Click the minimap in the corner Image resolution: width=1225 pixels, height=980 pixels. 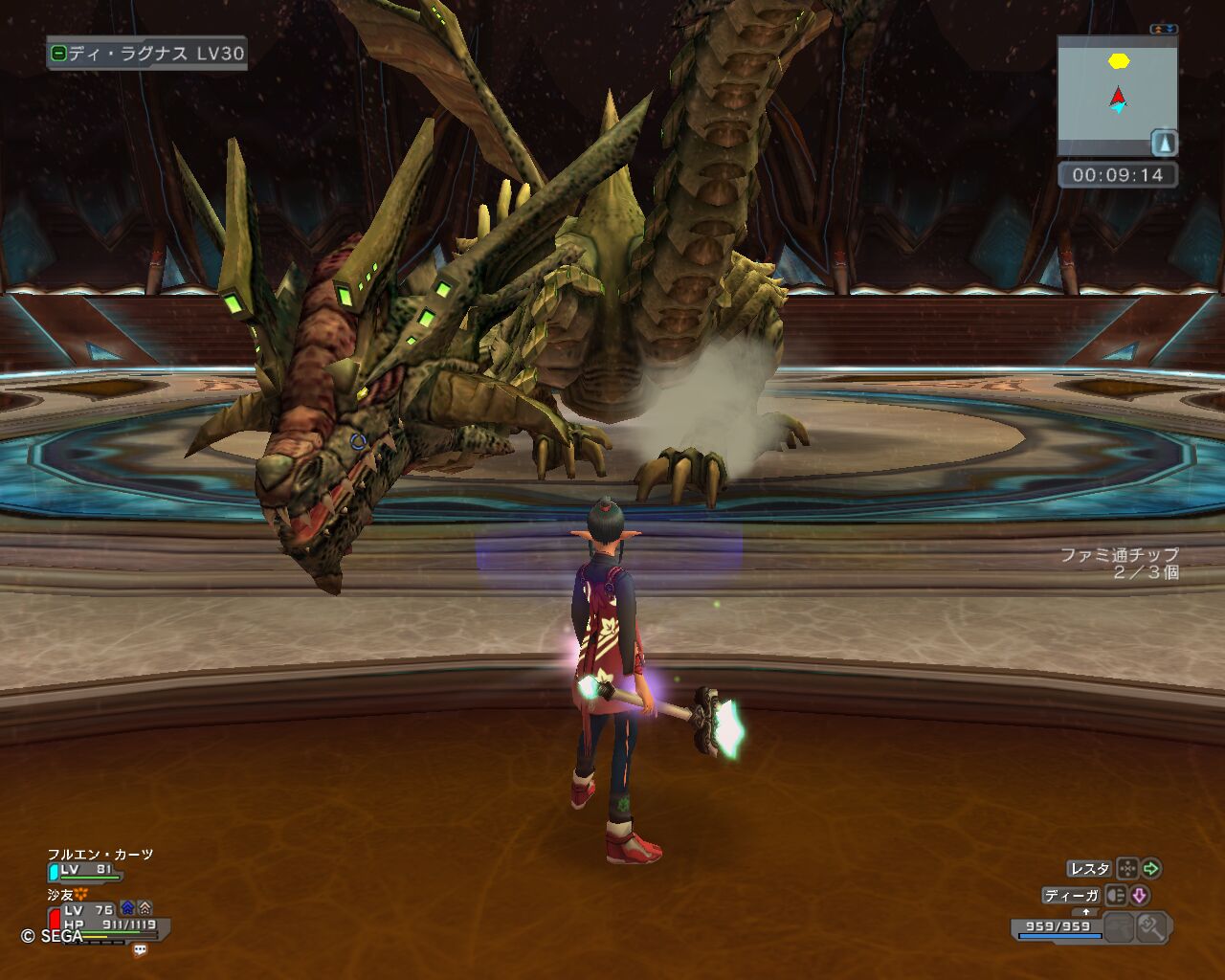1116,96
